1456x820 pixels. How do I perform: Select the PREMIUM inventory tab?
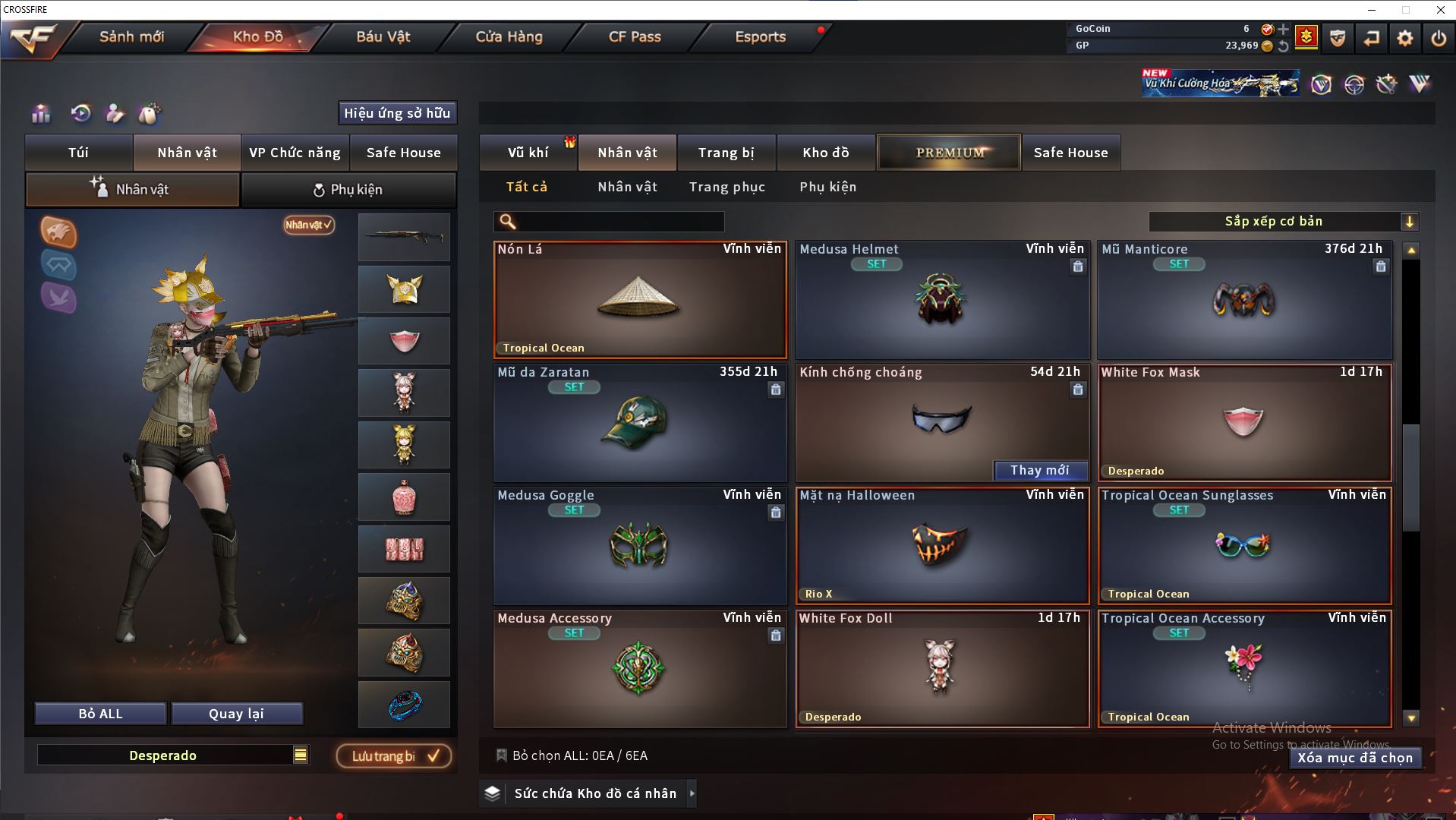tap(949, 153)
